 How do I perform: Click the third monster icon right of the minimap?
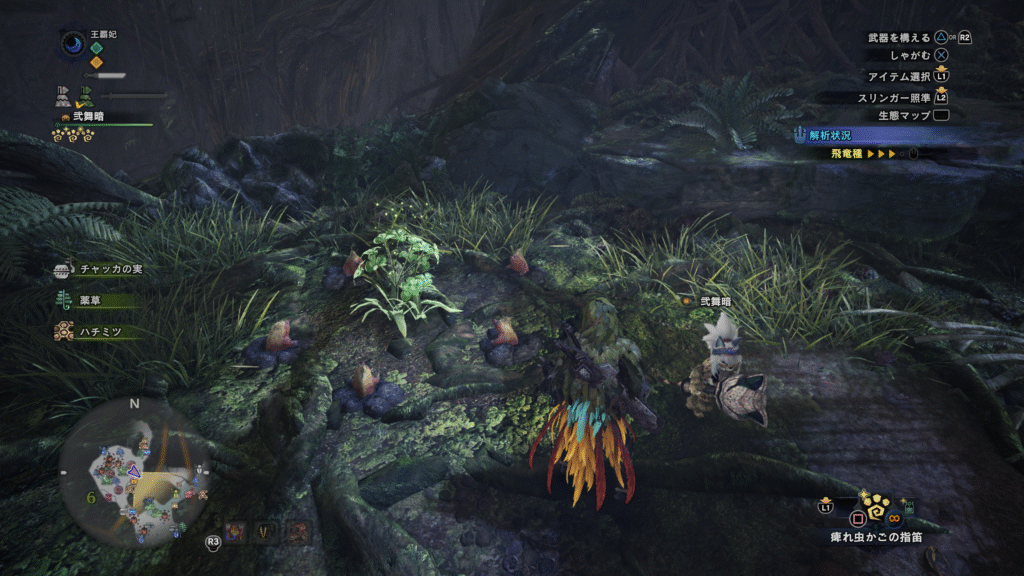click(297, 533)
